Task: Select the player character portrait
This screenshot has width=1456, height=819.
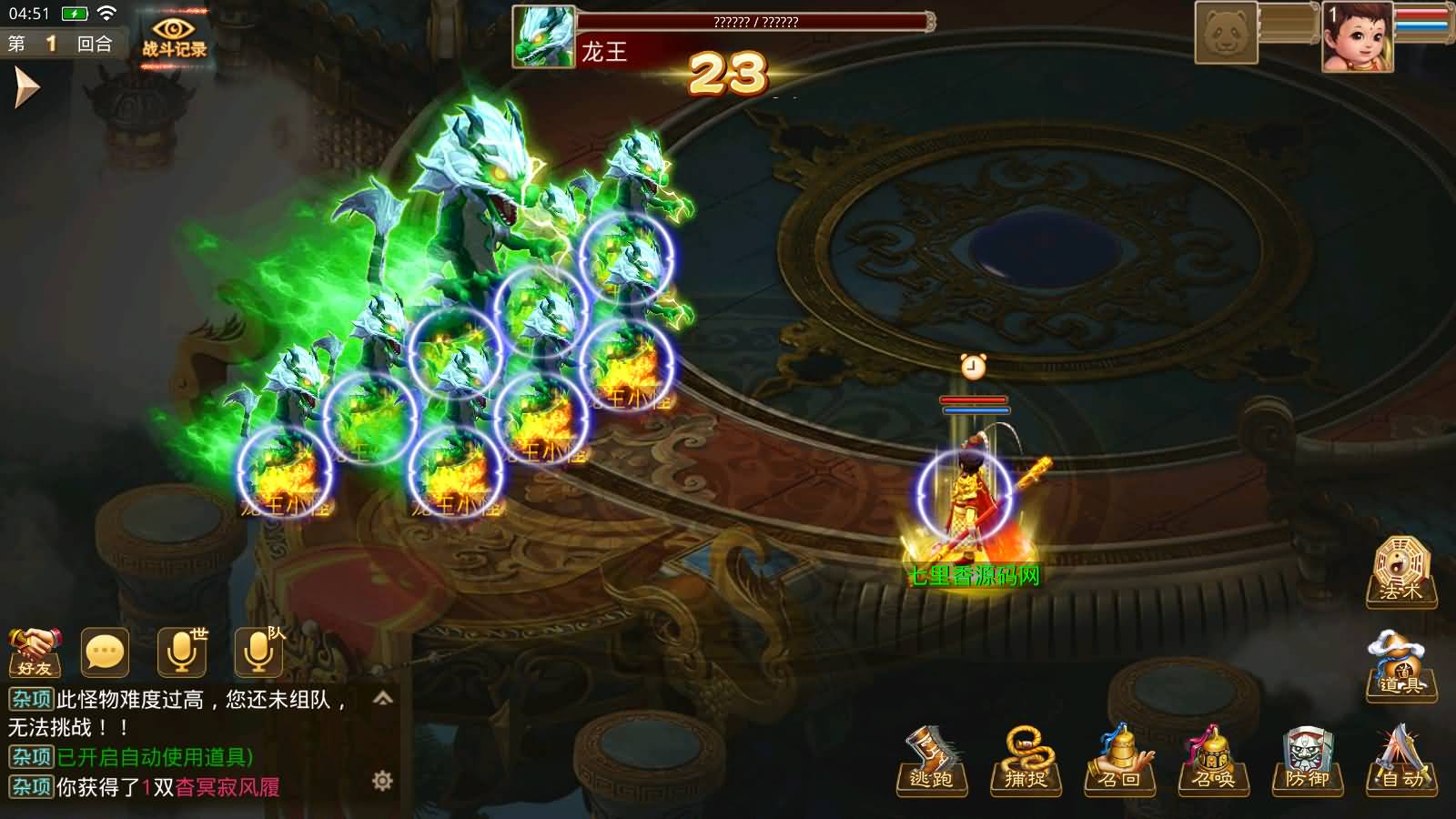Action: click(x=1357, y=36)
